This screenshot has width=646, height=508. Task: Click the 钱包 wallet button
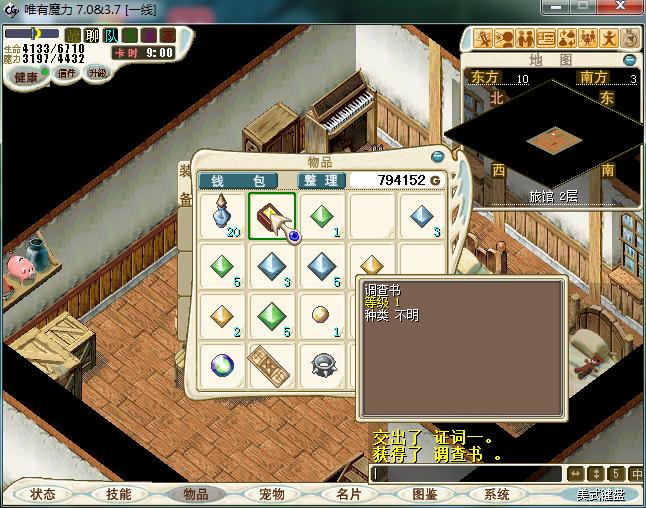(244, 180)
